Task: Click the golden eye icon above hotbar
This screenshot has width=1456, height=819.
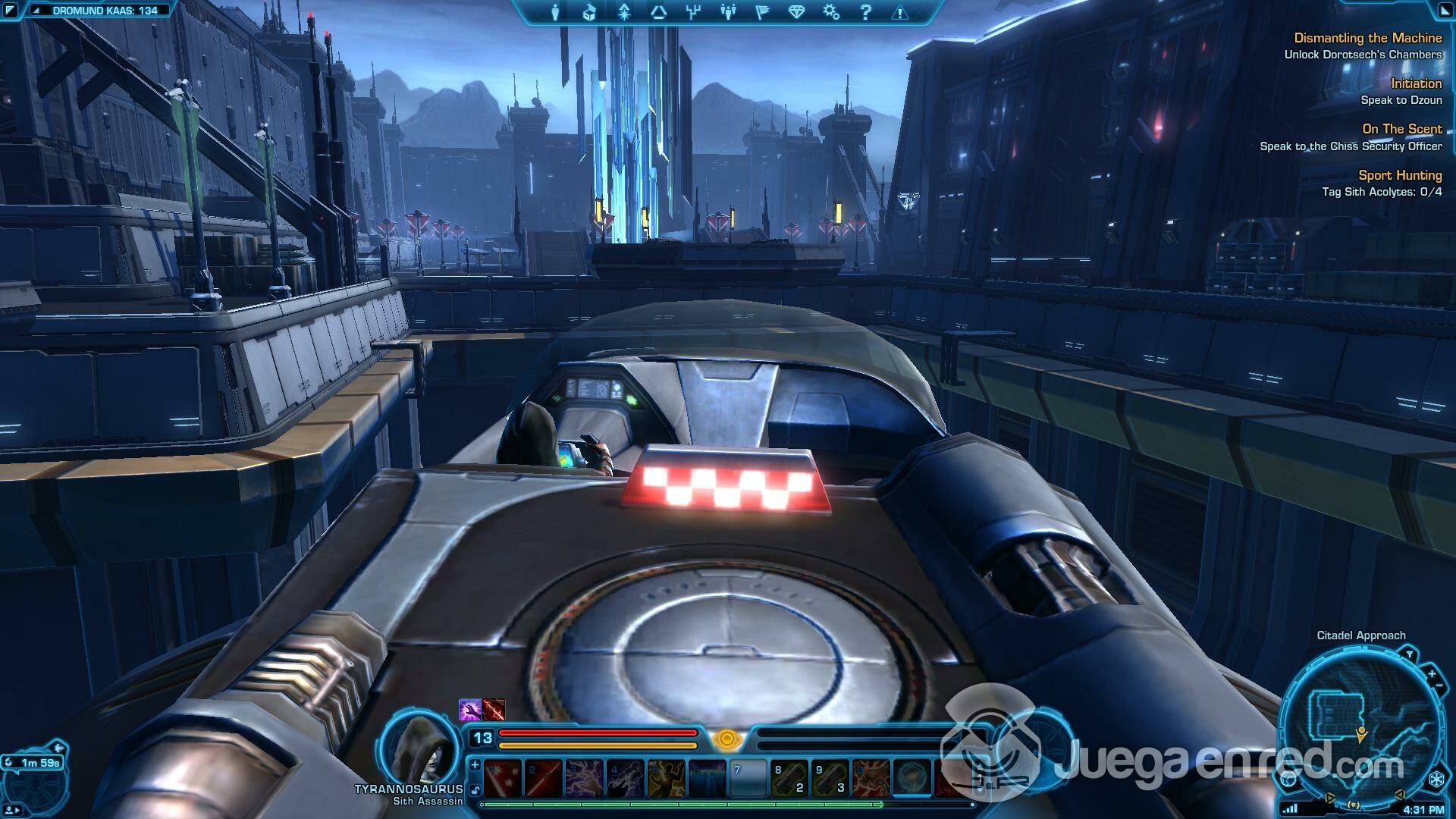Action: point(726,739)
